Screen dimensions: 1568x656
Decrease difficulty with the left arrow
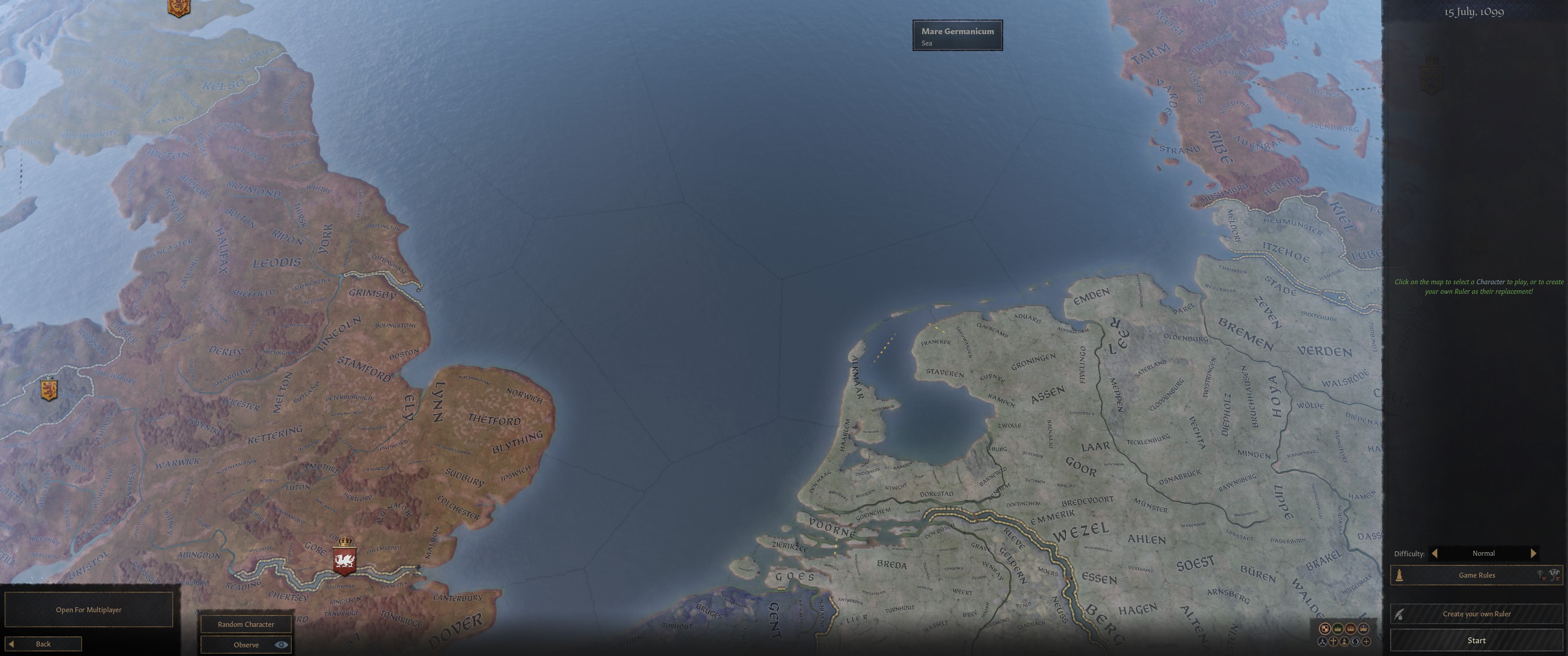[x=1435, y=553]
